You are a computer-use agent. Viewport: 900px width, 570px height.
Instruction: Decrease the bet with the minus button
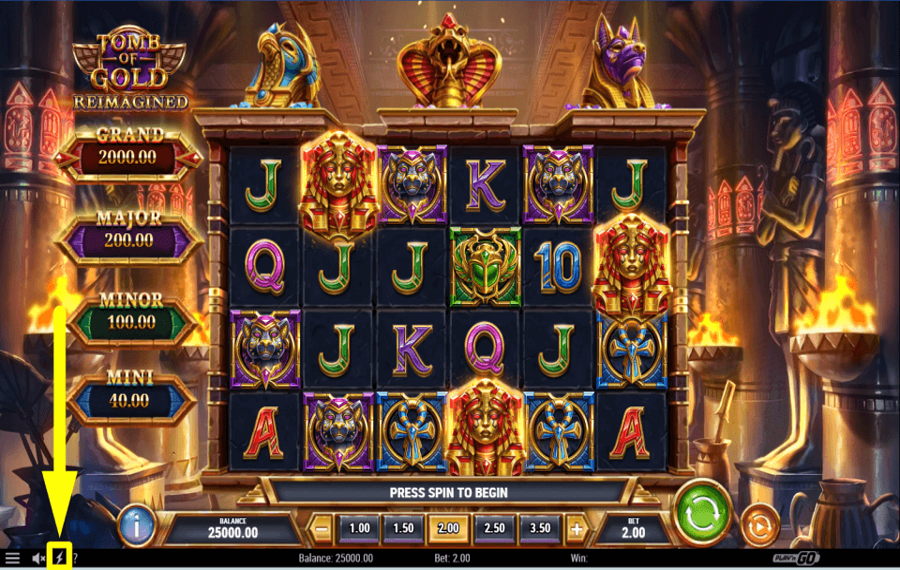pos(323,527)
